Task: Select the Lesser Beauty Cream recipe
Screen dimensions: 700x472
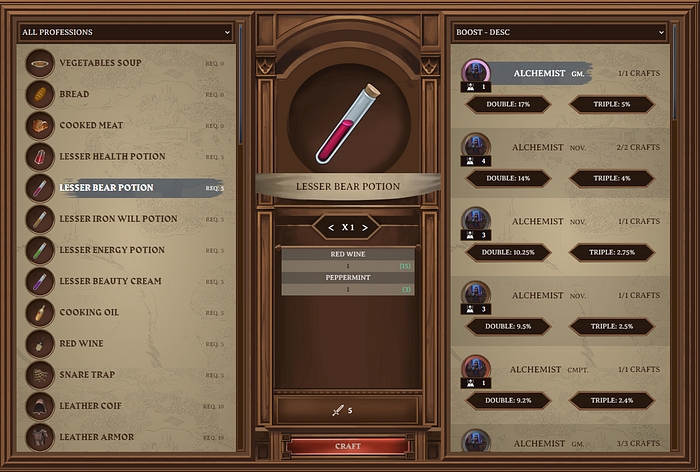Action: coord(110,281)
